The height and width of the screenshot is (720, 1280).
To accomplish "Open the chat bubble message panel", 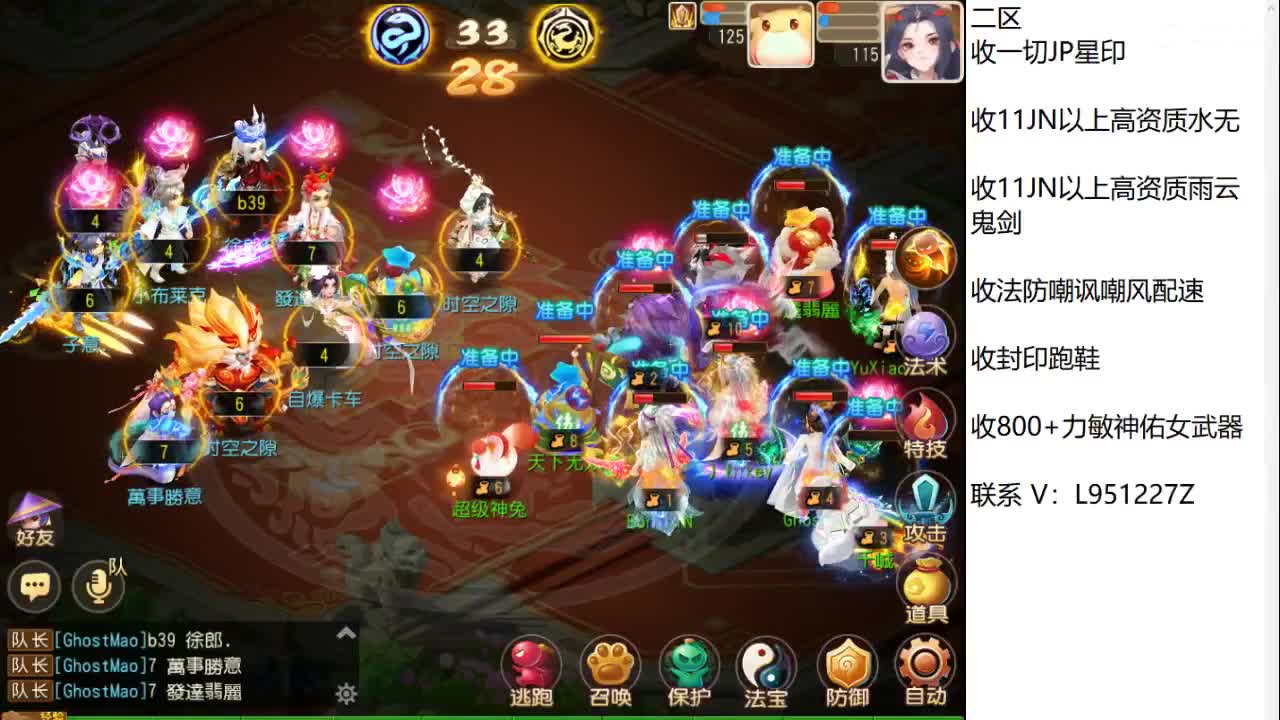I will 35,586.
